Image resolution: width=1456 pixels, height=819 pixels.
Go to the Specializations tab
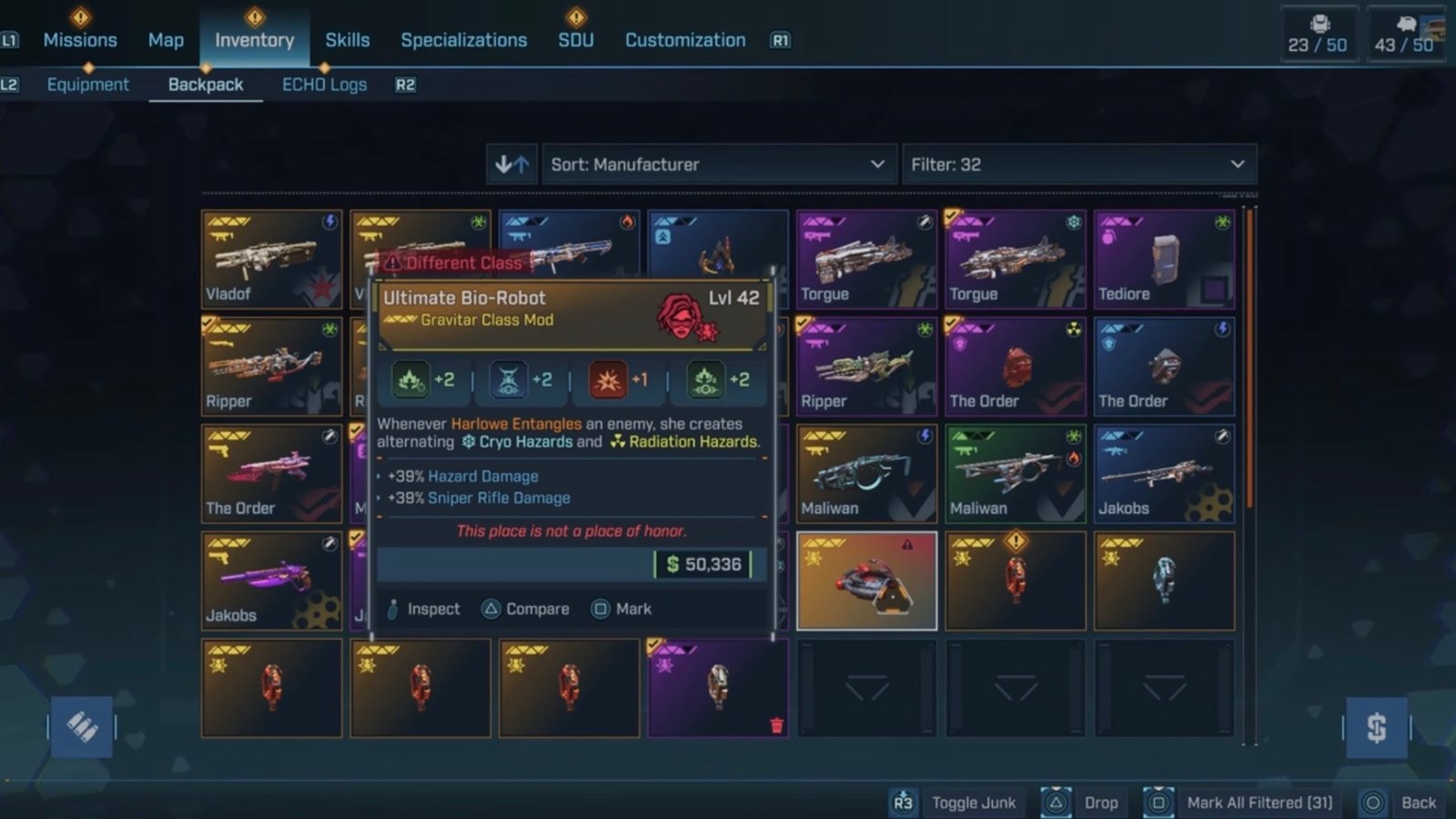coord(464,40)
